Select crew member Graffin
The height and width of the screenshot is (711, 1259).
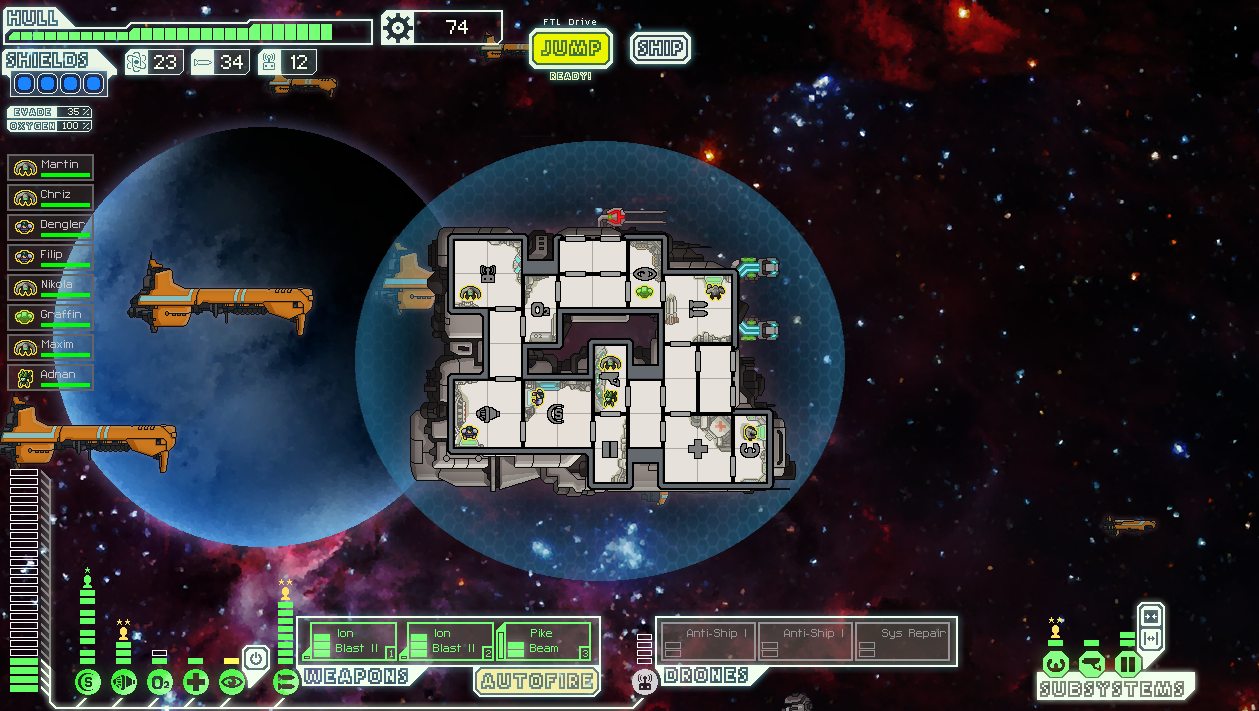pyautogui.click(x=51, y=317)
